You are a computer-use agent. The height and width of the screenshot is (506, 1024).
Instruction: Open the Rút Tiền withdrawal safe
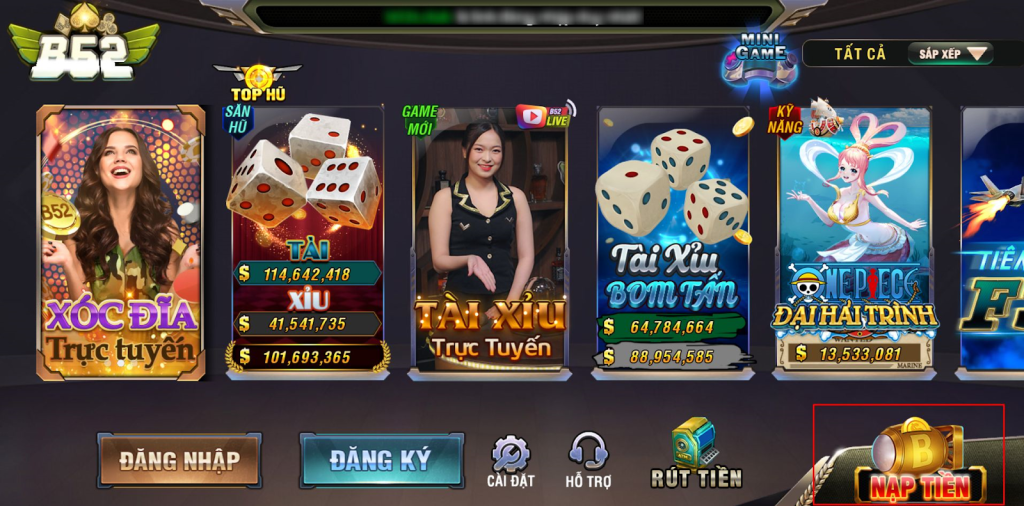(x=696, y=454)
